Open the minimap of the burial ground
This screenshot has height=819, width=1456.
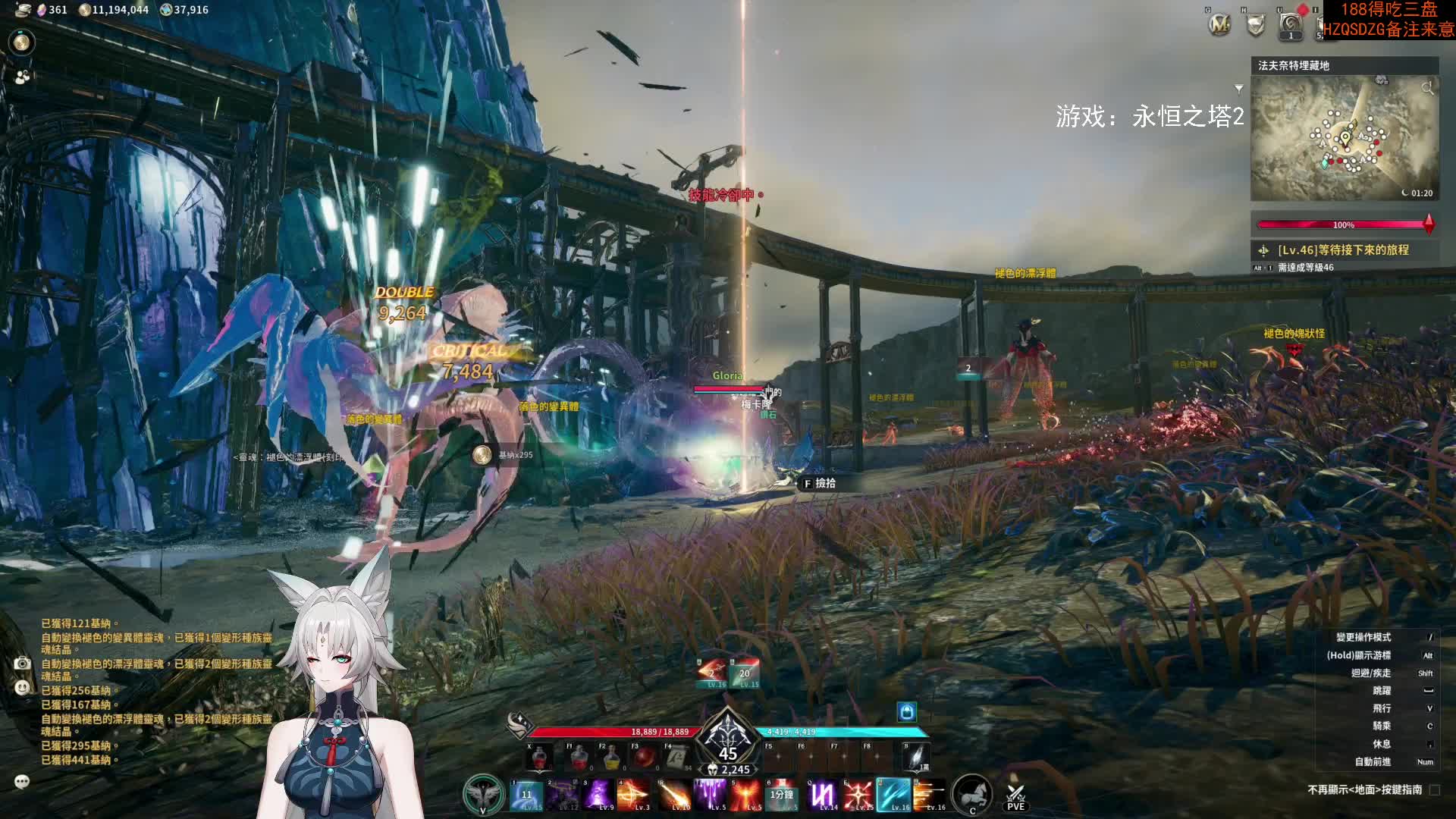point(1344,139)
